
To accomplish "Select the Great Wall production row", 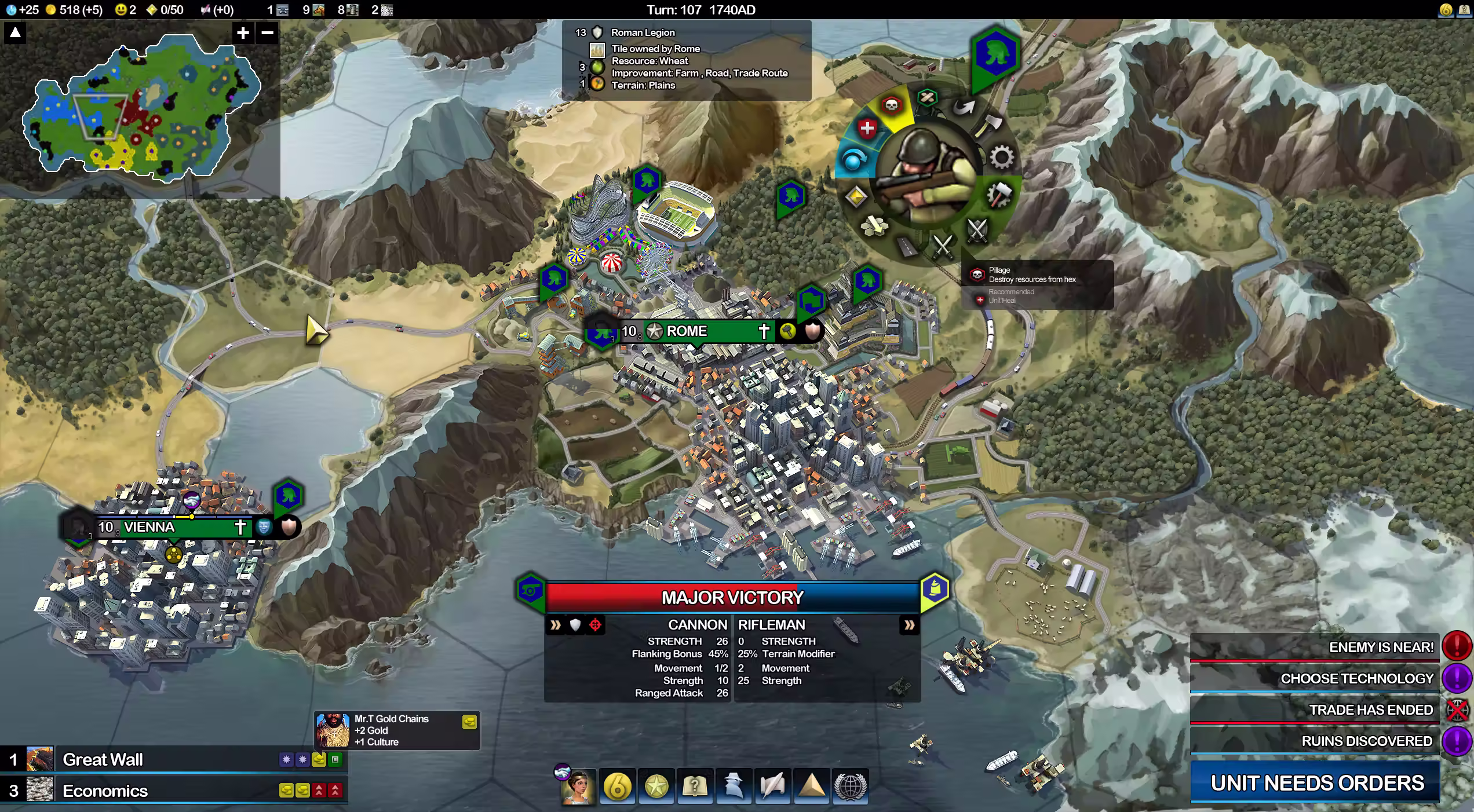I will [x=174, y=759].
